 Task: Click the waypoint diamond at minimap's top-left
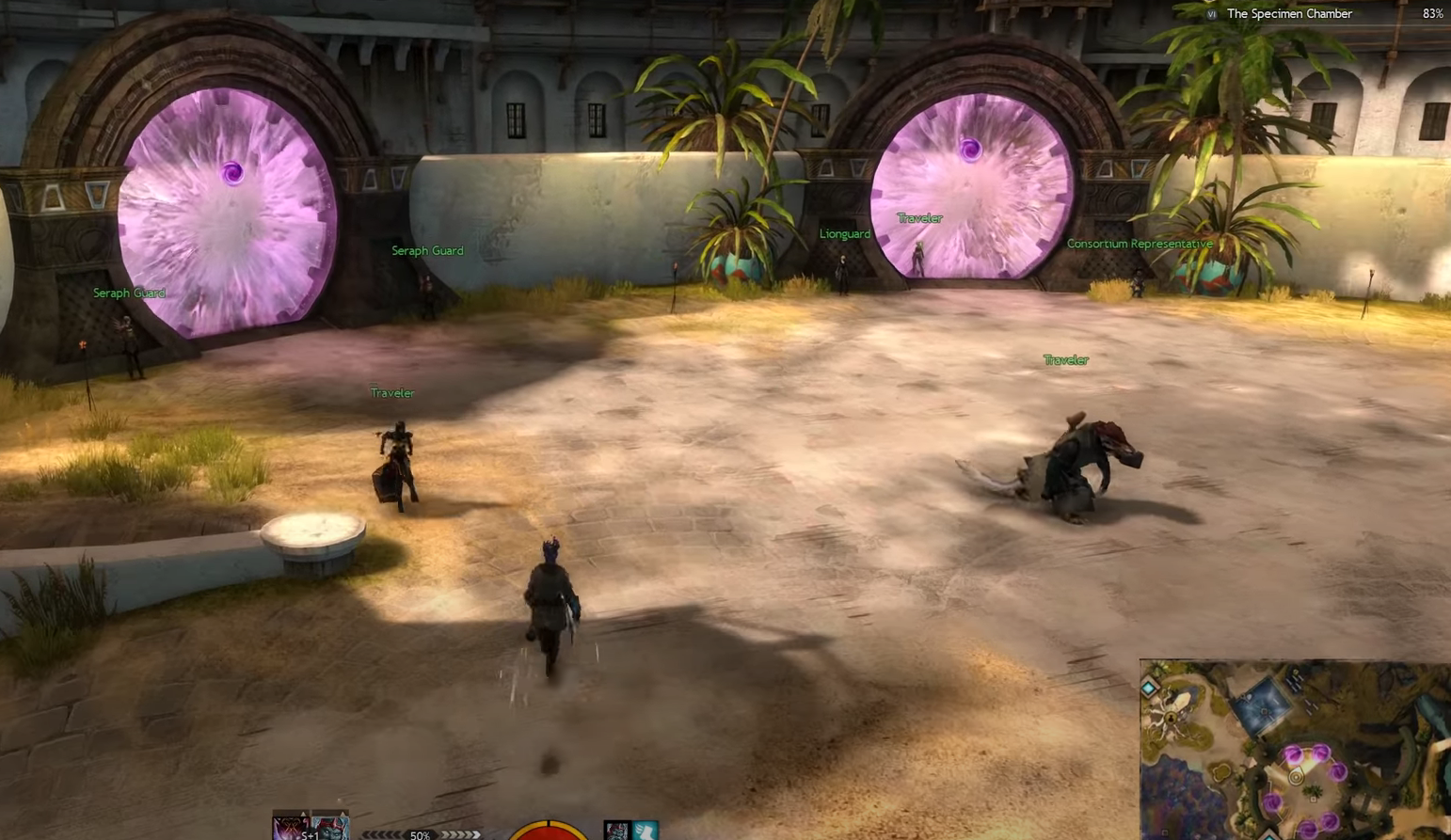coord(1149,689)
